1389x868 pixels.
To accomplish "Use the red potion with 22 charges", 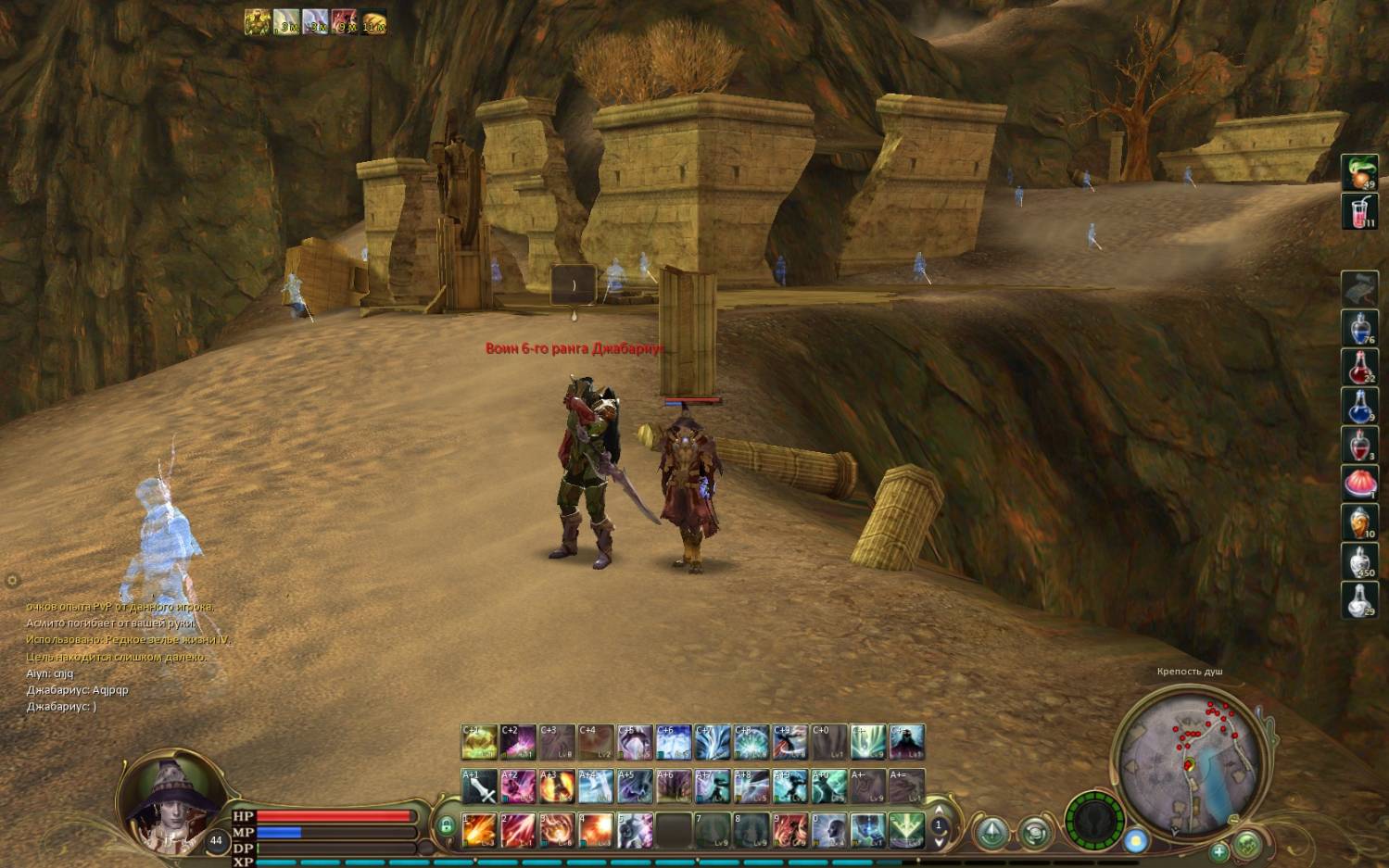I will 1359,367.
